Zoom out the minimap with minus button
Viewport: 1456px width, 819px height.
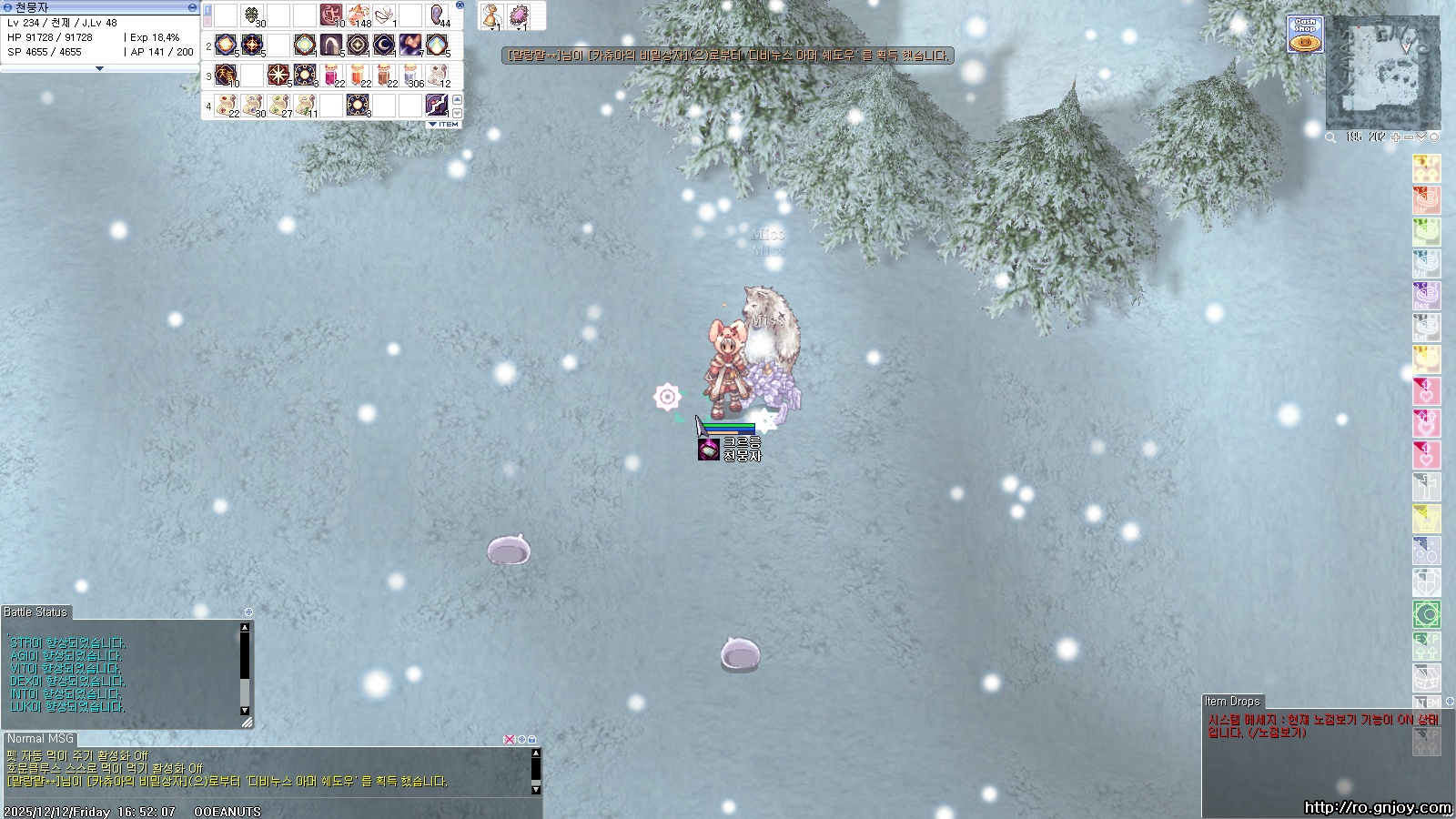[x=1409, y=137]
